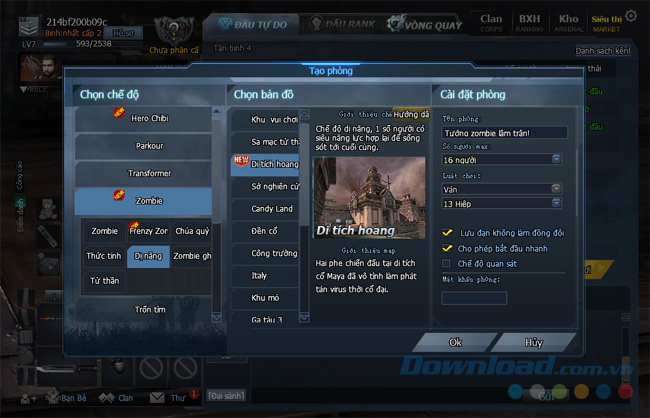Viewport: 650px width, 418px height.
Task: Enable Chế độ quan sát checkbox
Action: click(x=448, y=263)
